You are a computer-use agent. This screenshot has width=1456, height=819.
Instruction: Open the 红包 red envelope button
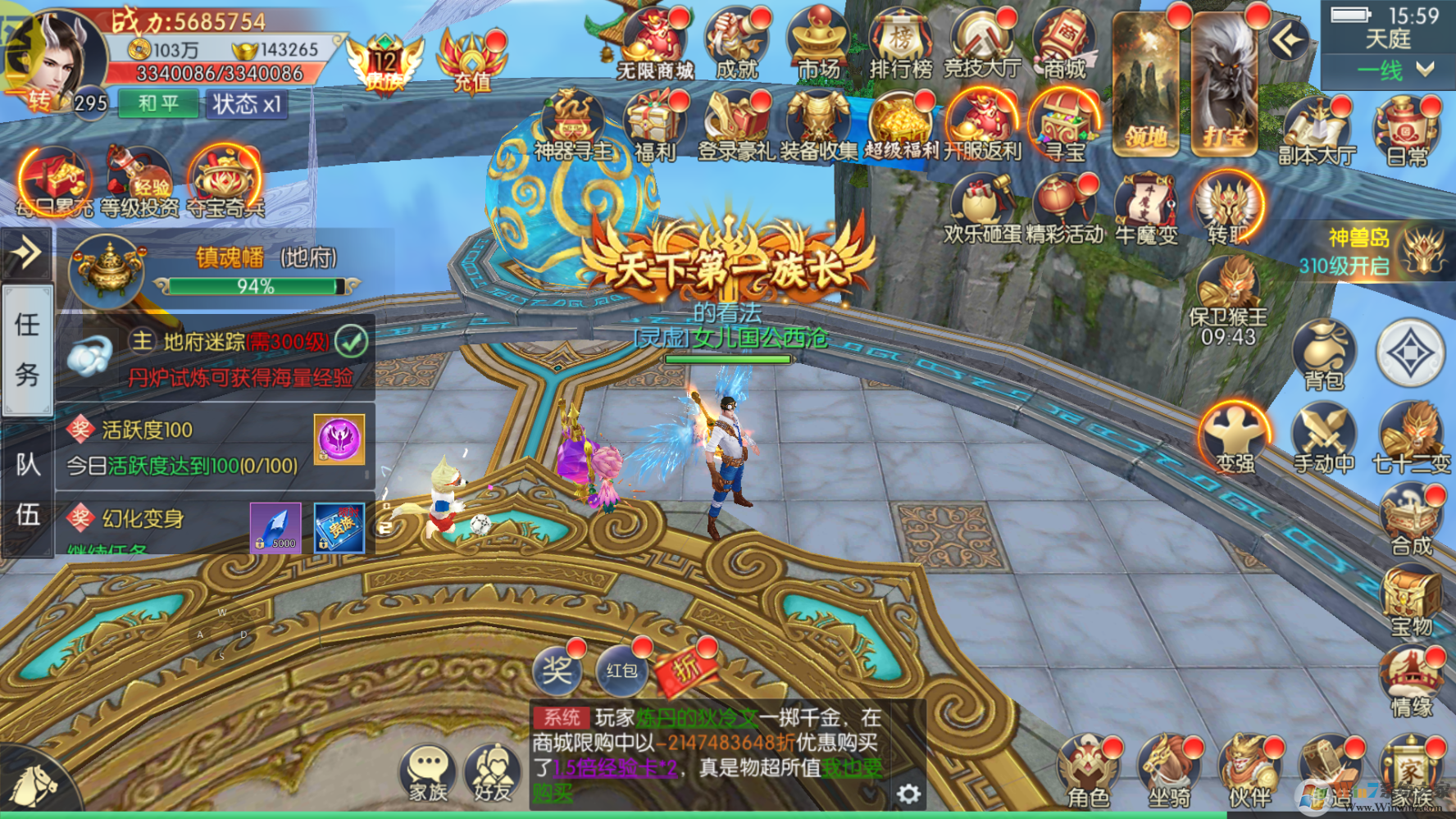[621, 671]
